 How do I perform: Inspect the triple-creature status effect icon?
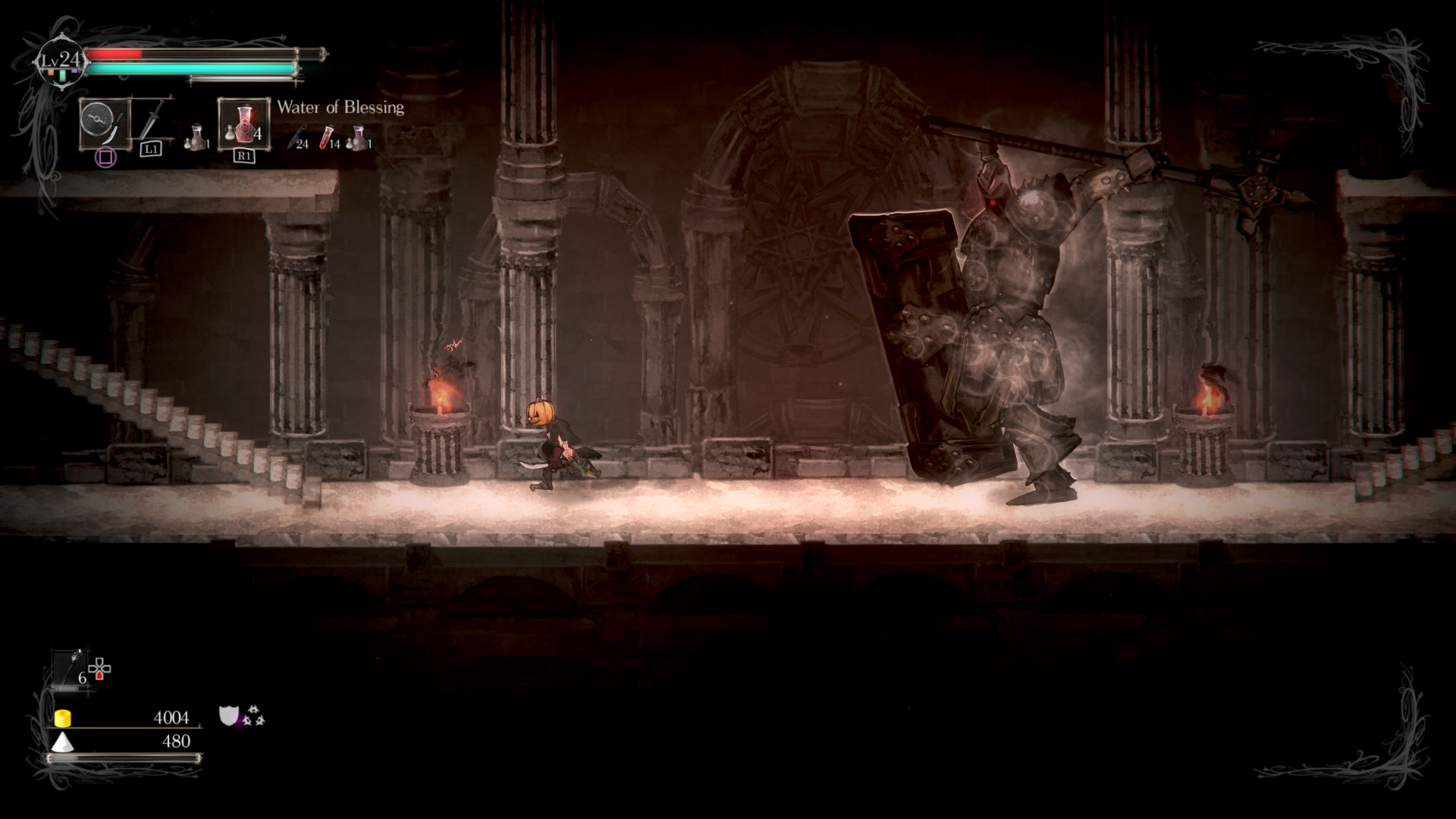(253, 716)
